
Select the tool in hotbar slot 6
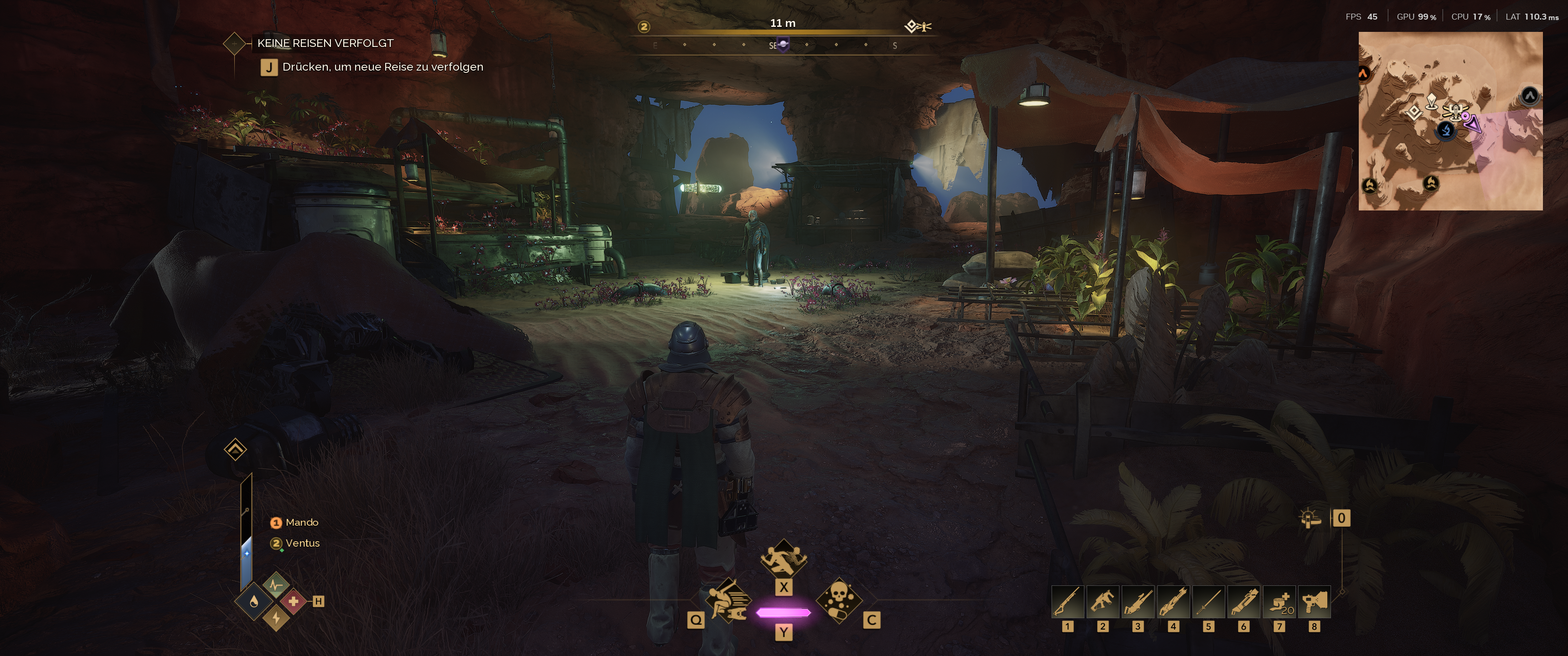pyautogui.click(x=1243, y=602)
